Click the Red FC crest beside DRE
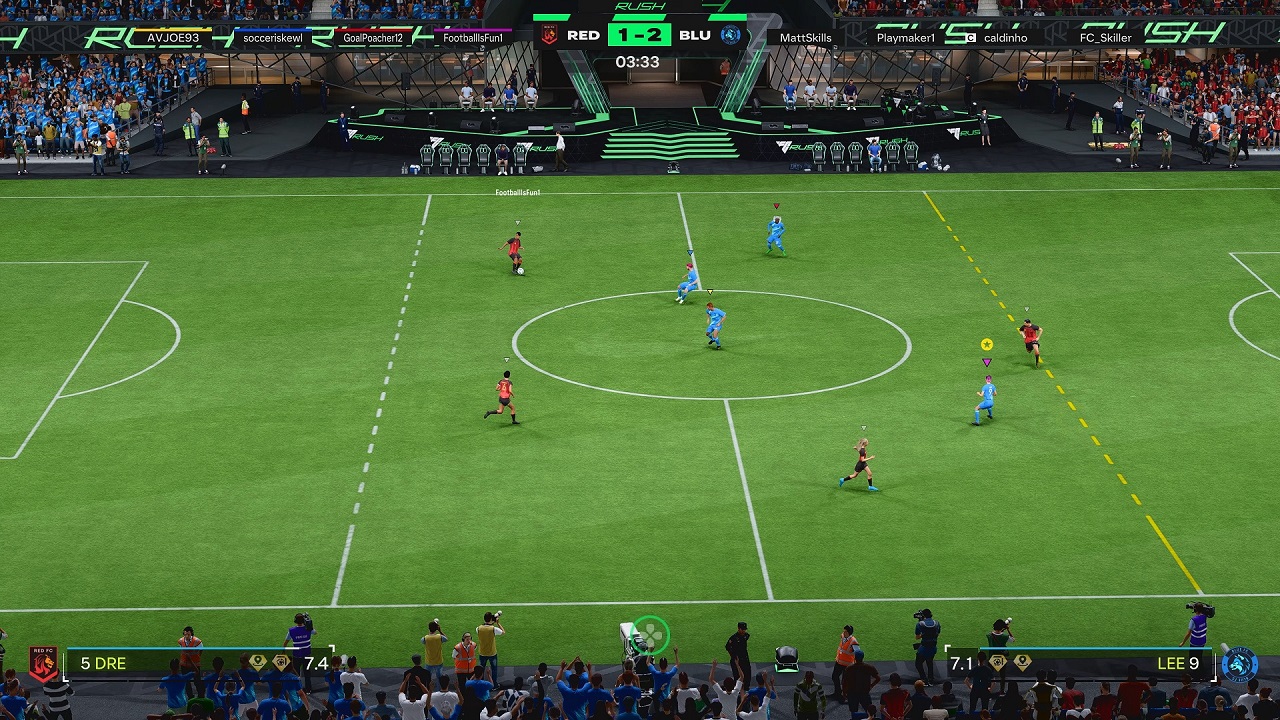The image size is (1280, 720). tap(43, 664)
